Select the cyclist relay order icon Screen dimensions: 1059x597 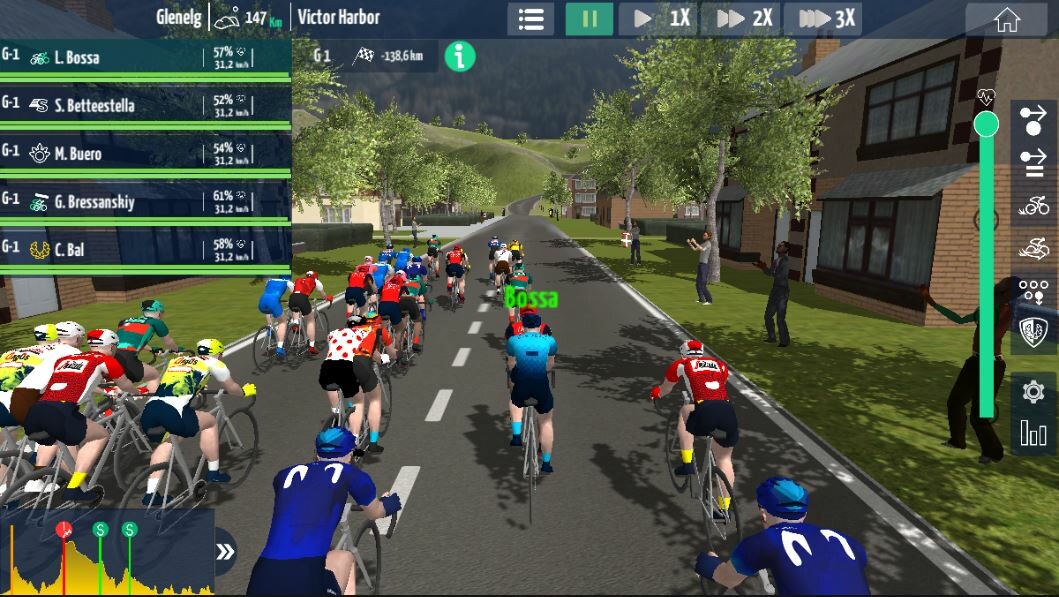point(1033,206)
